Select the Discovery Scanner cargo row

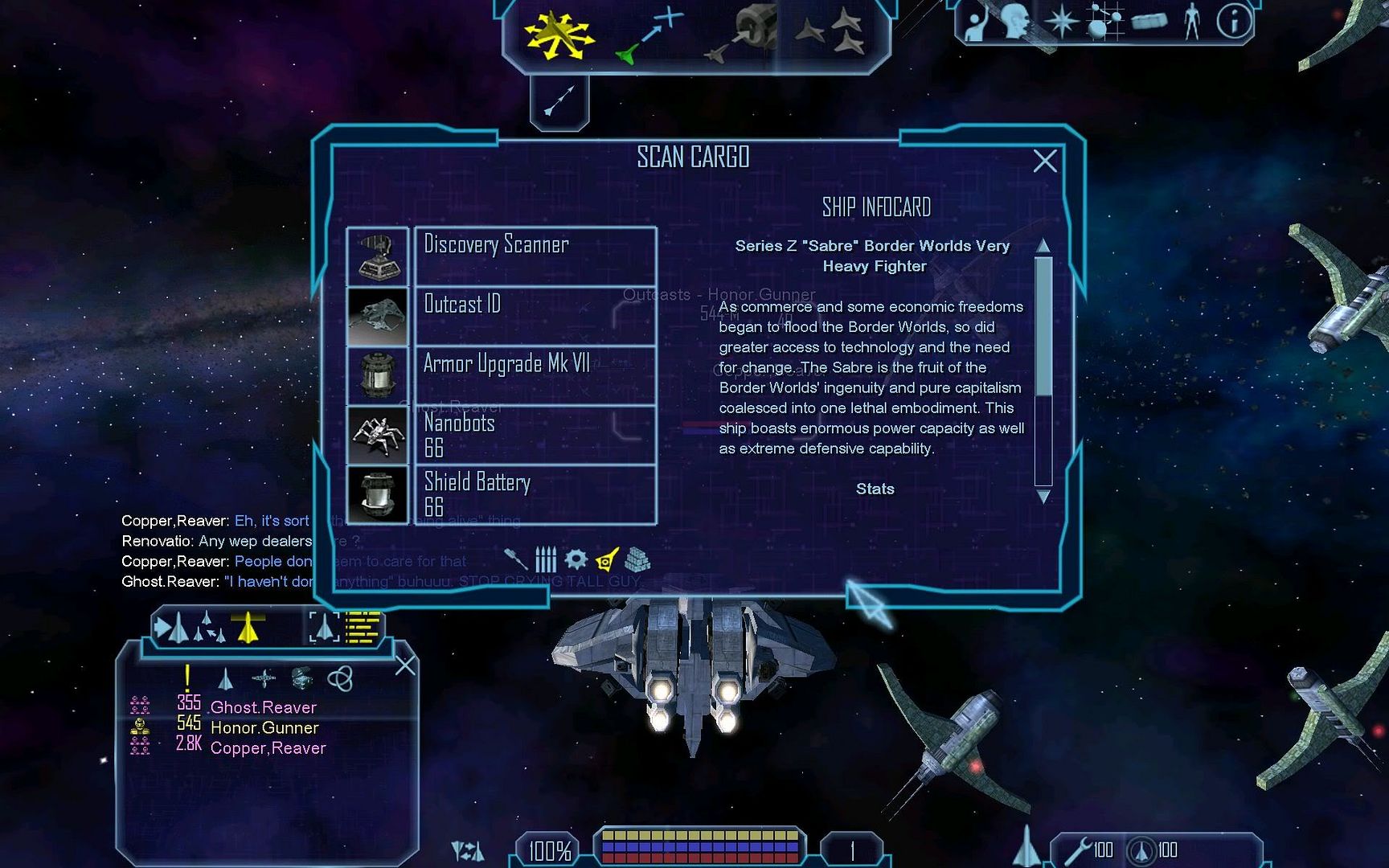[535, 256]
